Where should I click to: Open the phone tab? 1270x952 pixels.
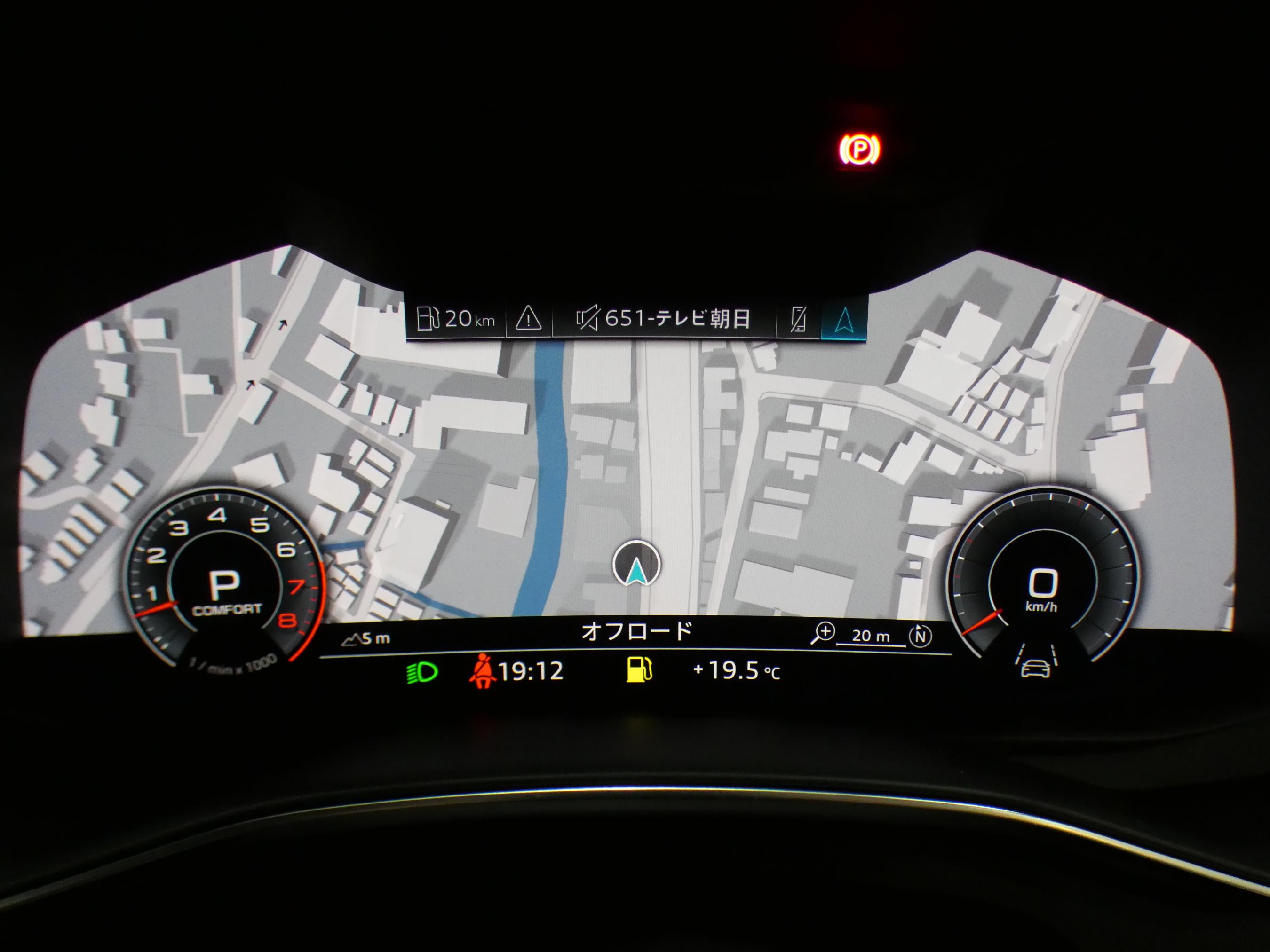[x=798, y=320]
